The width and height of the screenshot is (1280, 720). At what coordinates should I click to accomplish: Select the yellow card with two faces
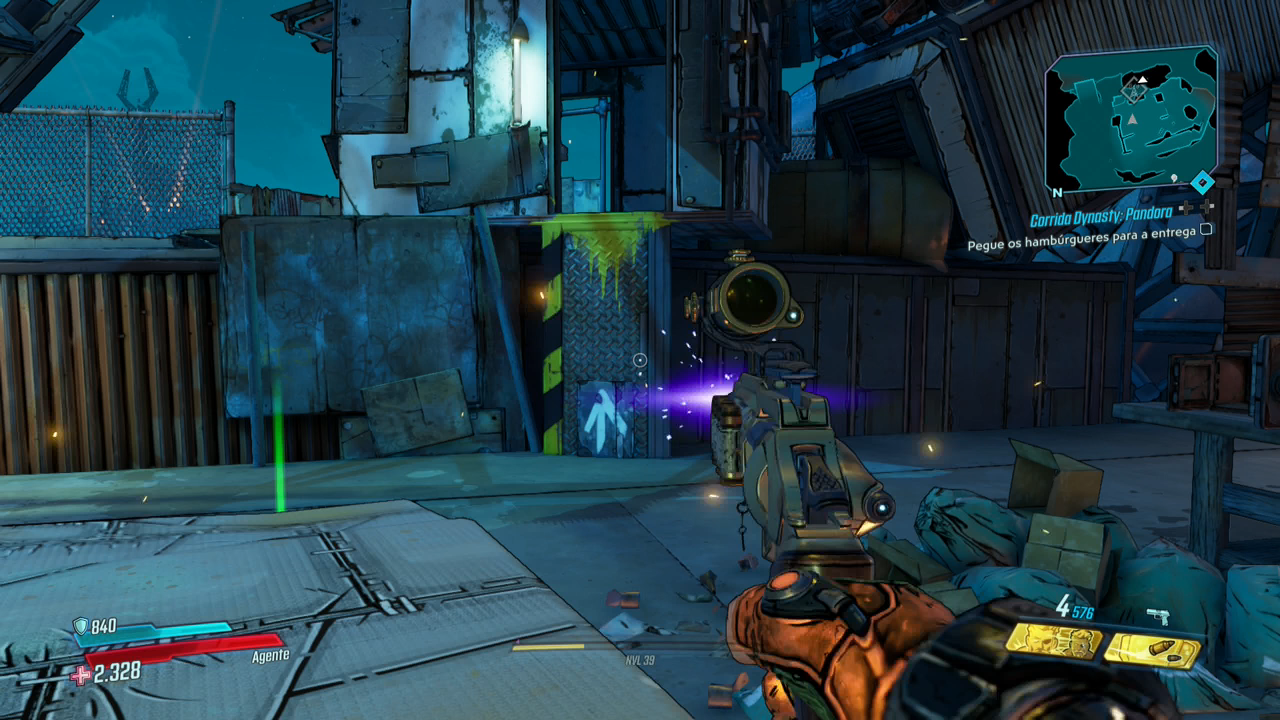(1053, 641)
